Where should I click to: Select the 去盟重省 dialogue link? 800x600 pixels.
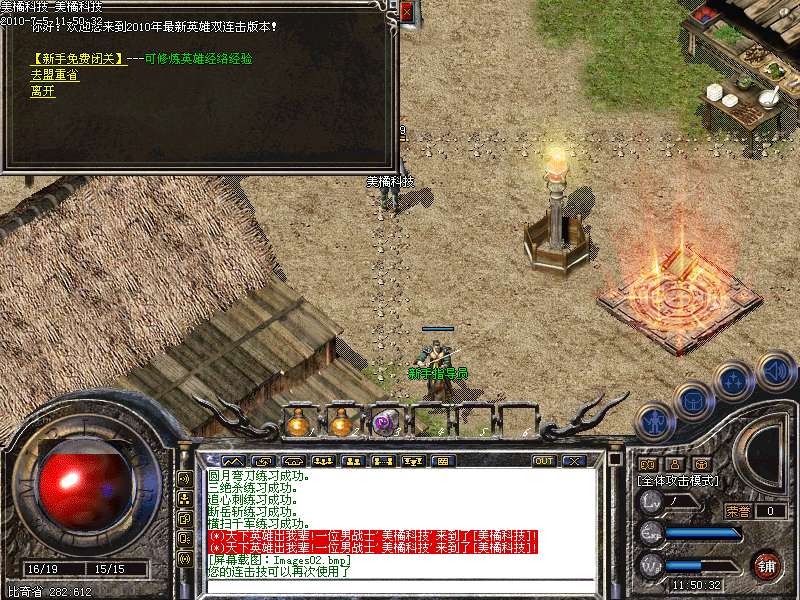tap(55, 75)
